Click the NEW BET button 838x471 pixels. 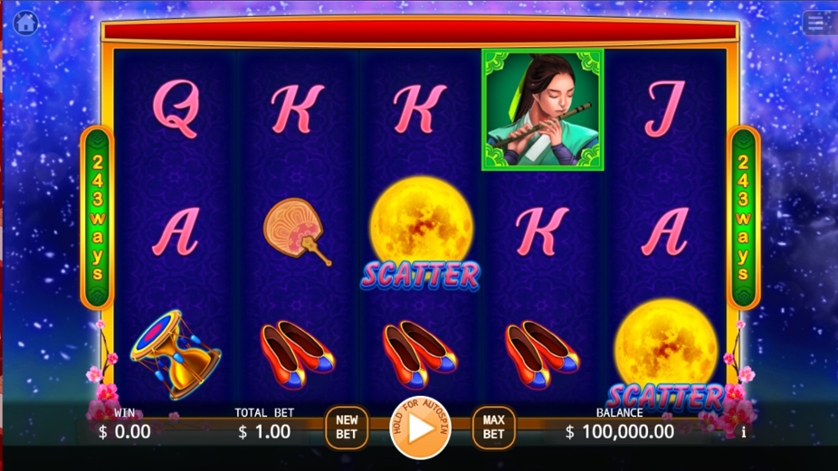pyautogui.click(x=347, y=428)
